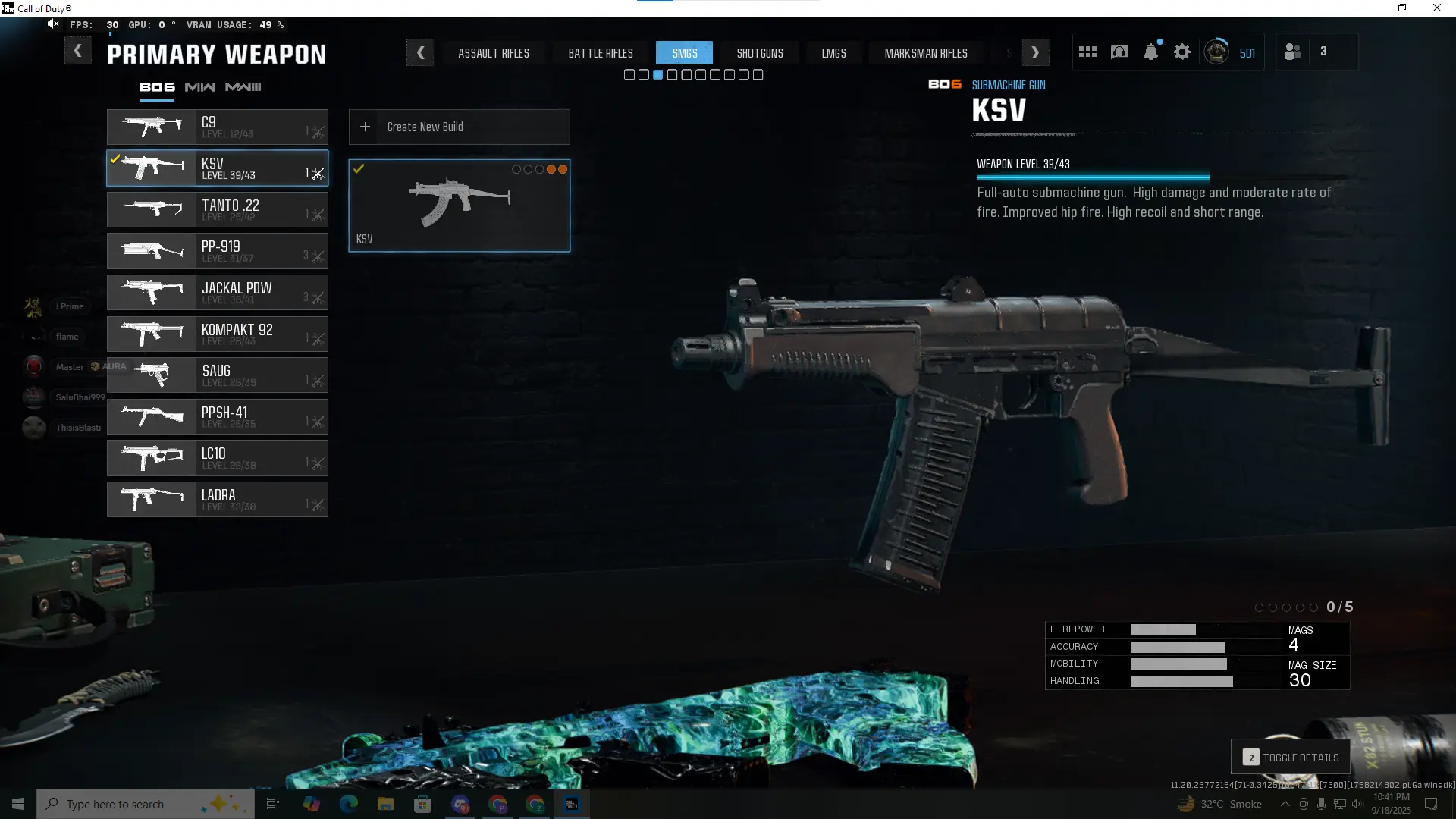Pick the Ladra submachine gun
The image size is (1456, 819).
(x=218, y=500)
